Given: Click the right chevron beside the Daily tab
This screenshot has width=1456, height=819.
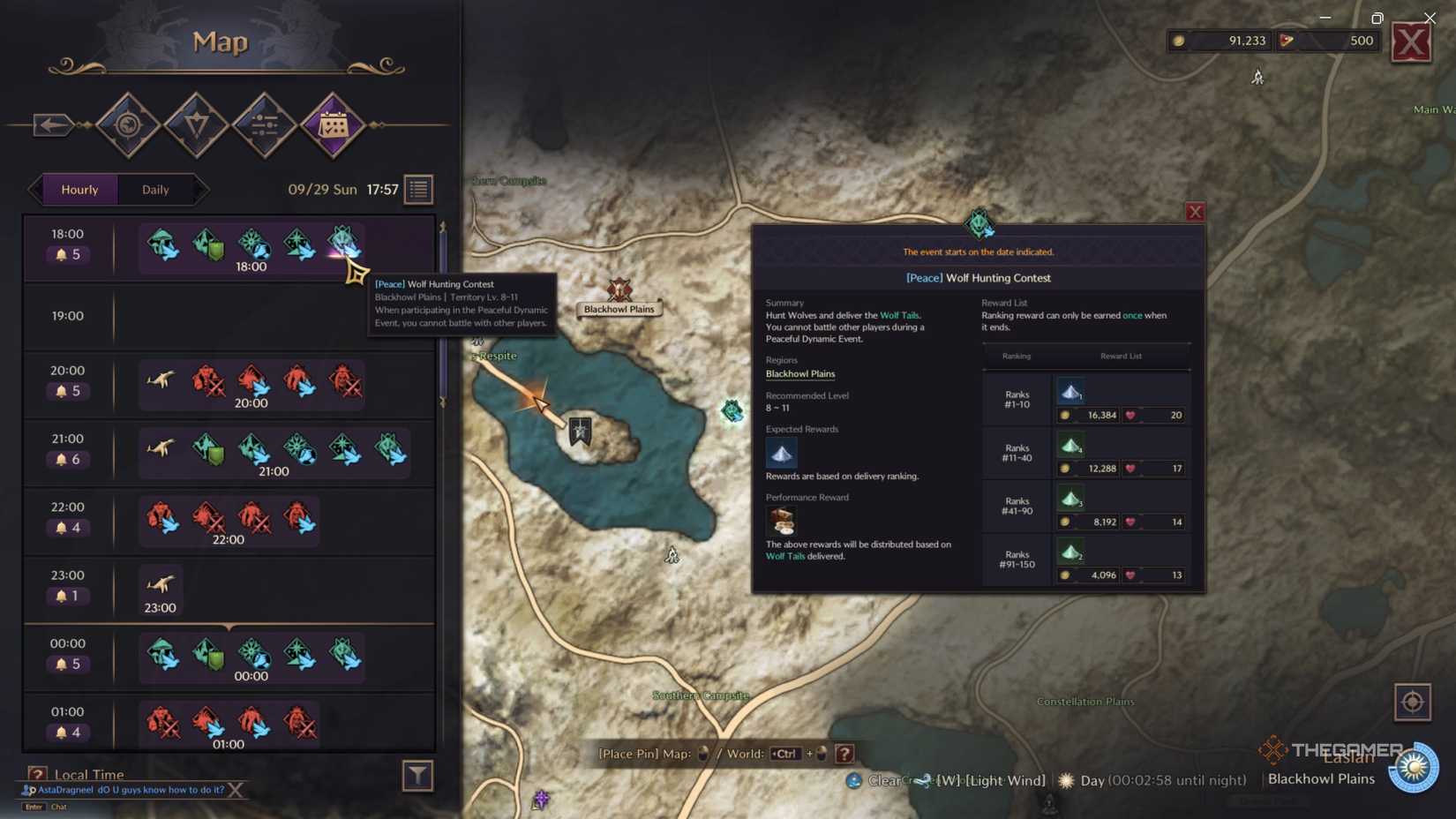Looking at the screenshot, I should [x=205, y=189].
